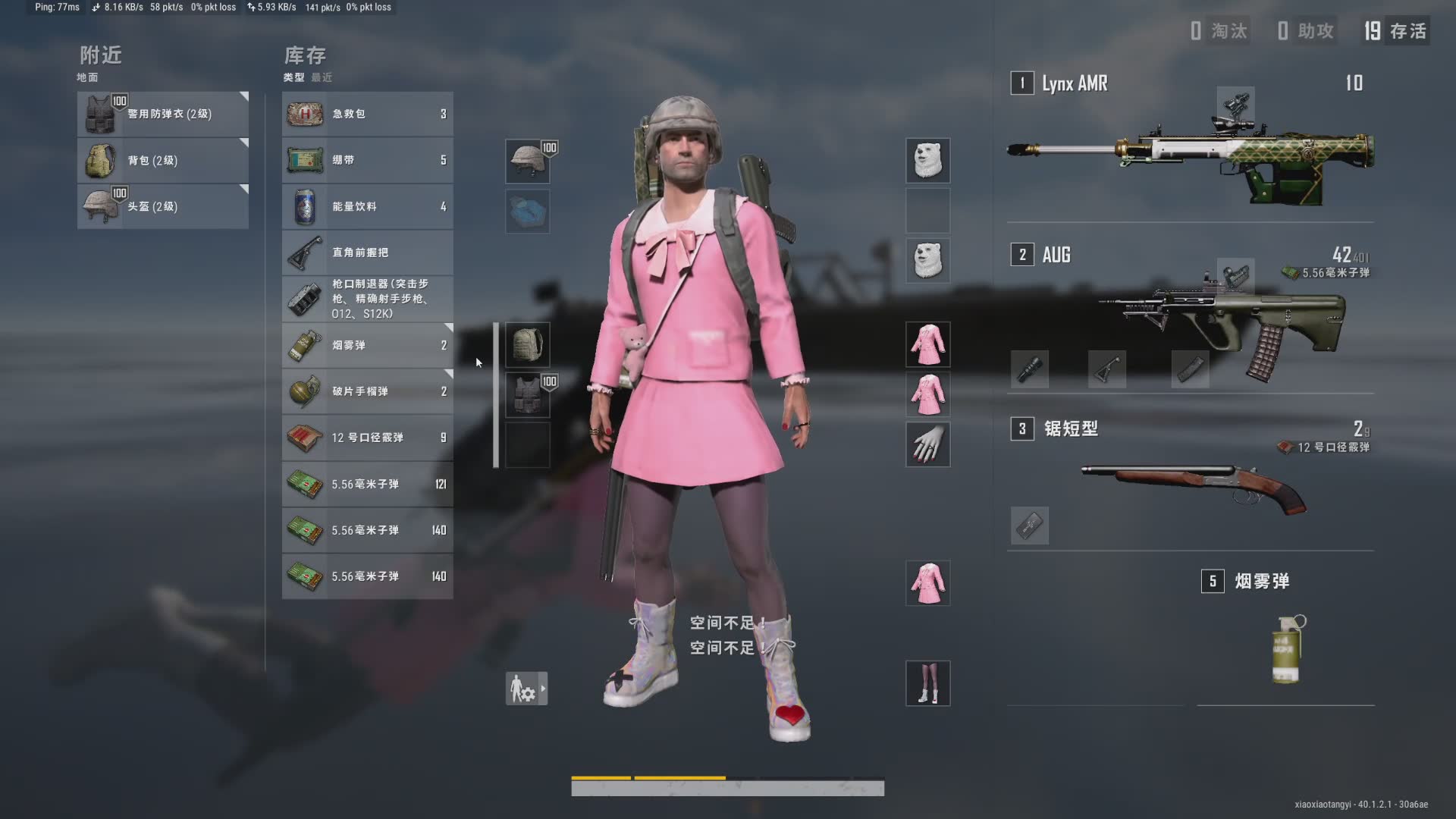The height and width of the screenshot is (819, 1456).
Task: Choose the energy drink (能量饮料) item
Action: click(367, 207)
